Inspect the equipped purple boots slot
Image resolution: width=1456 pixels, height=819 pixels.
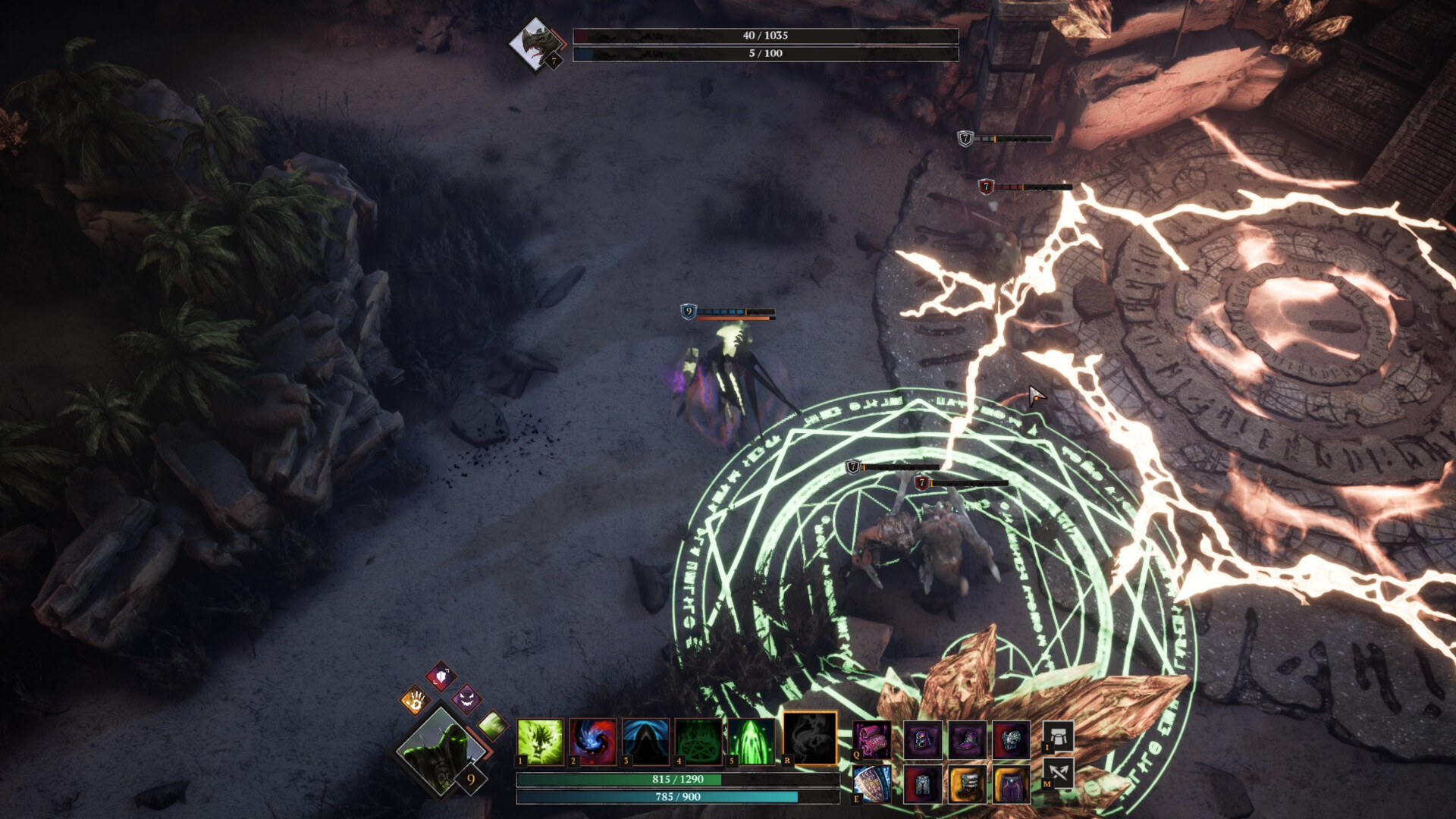tap(968, 739)
